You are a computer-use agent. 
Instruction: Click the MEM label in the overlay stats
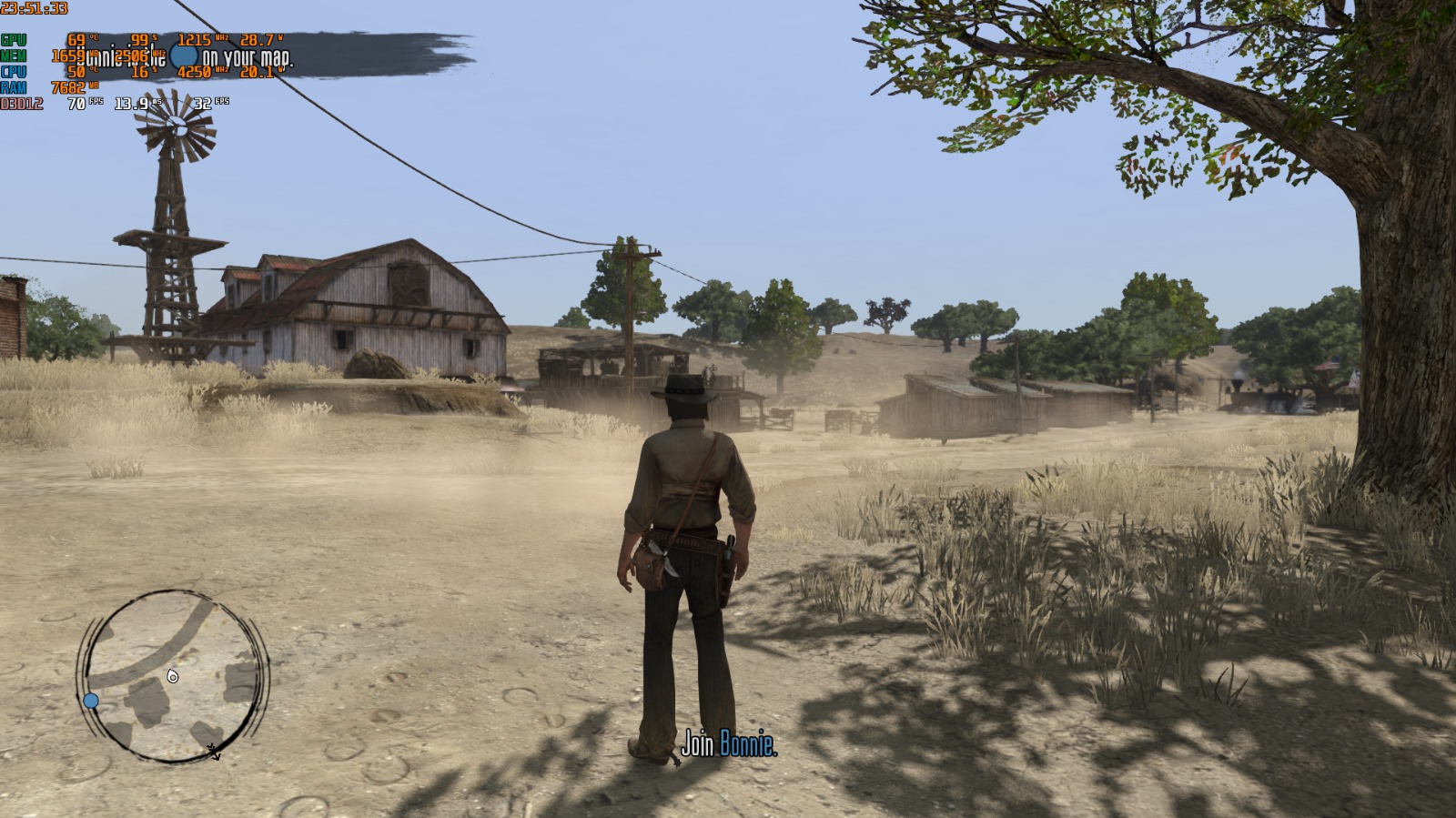pyautogui.click(x=14, y=55)
